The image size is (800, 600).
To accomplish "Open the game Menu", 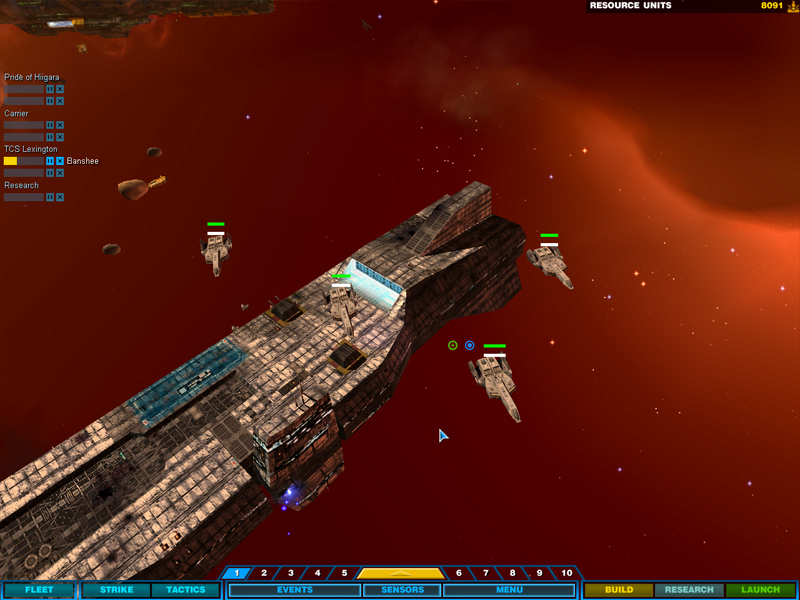I will [x=509, y=590].
